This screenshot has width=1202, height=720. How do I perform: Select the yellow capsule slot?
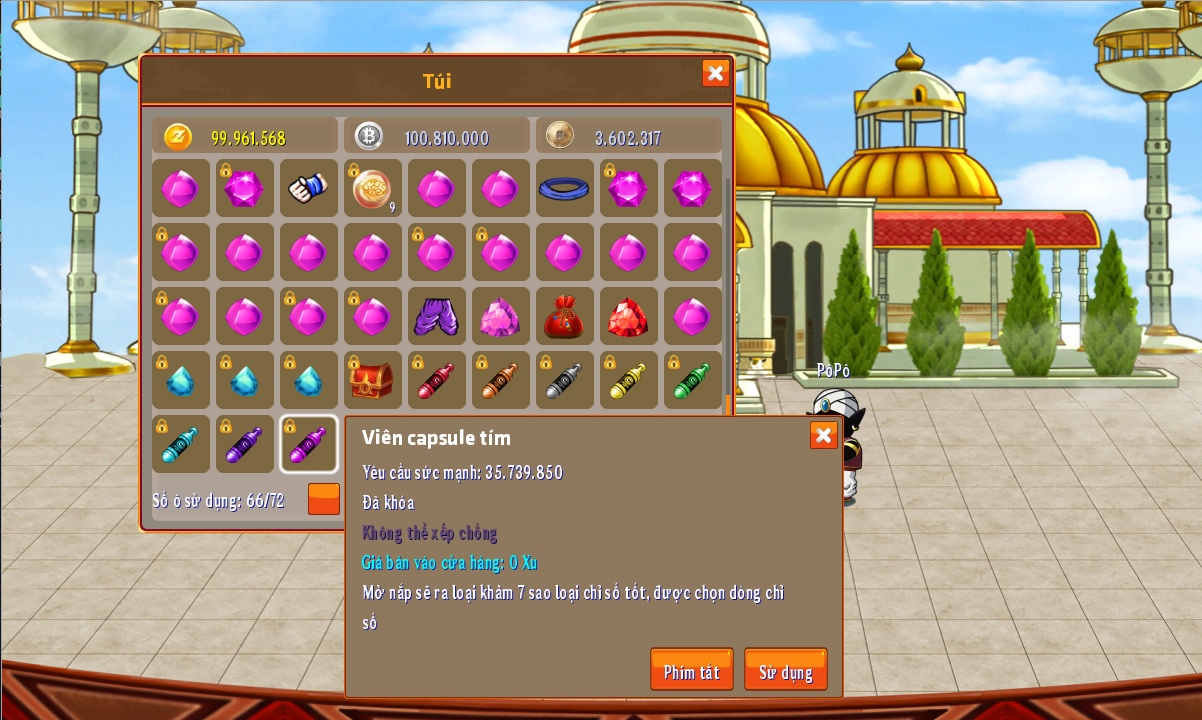[x=628, y=380]
